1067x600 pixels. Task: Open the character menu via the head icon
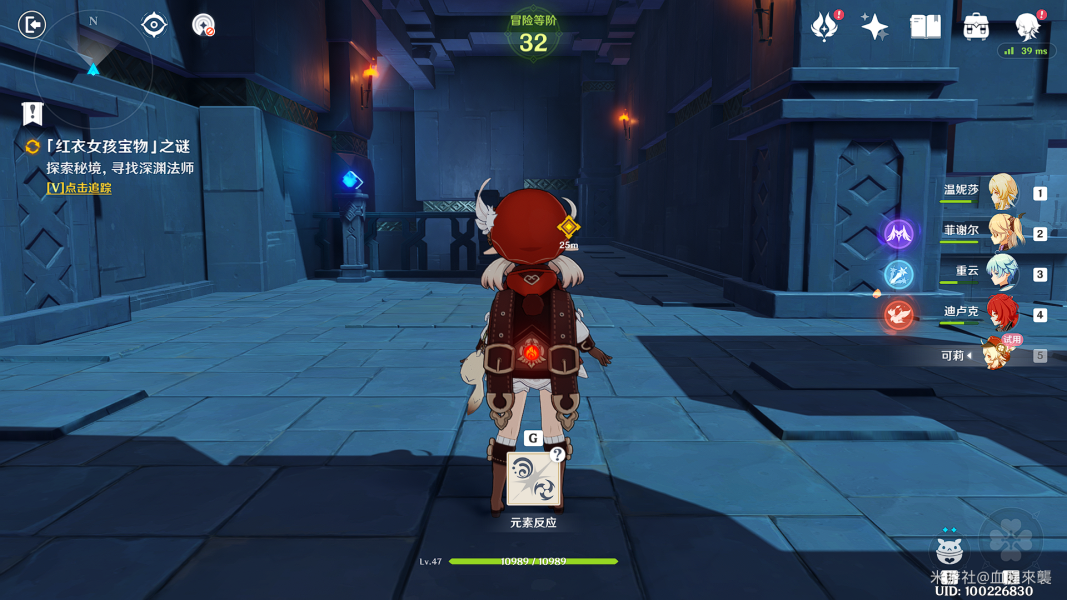[x=1027, y=25]
